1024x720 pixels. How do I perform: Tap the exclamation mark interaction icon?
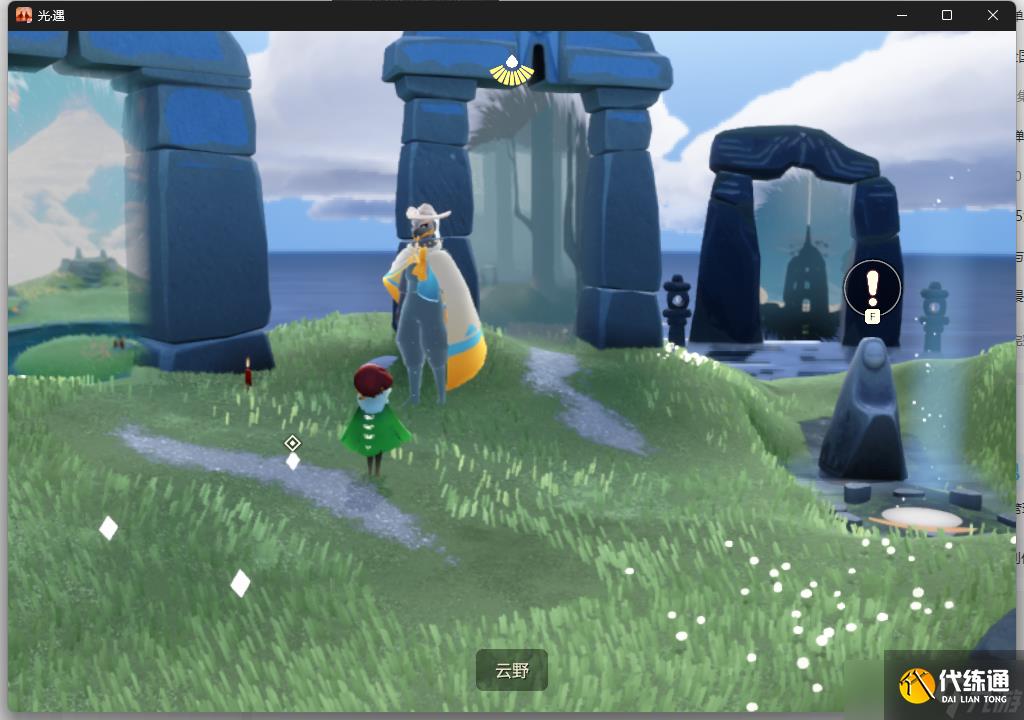872,288
